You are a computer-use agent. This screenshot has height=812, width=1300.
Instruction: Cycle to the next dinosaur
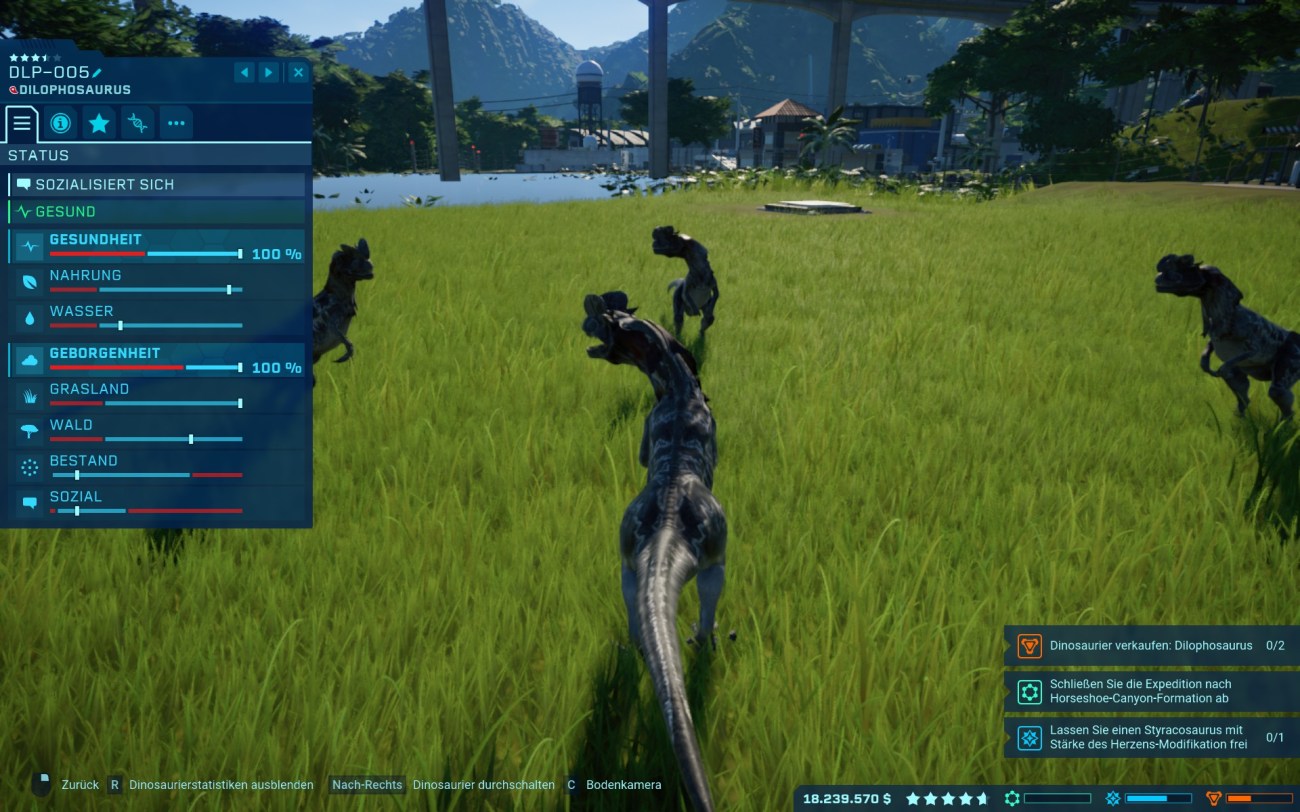point(269,72)
